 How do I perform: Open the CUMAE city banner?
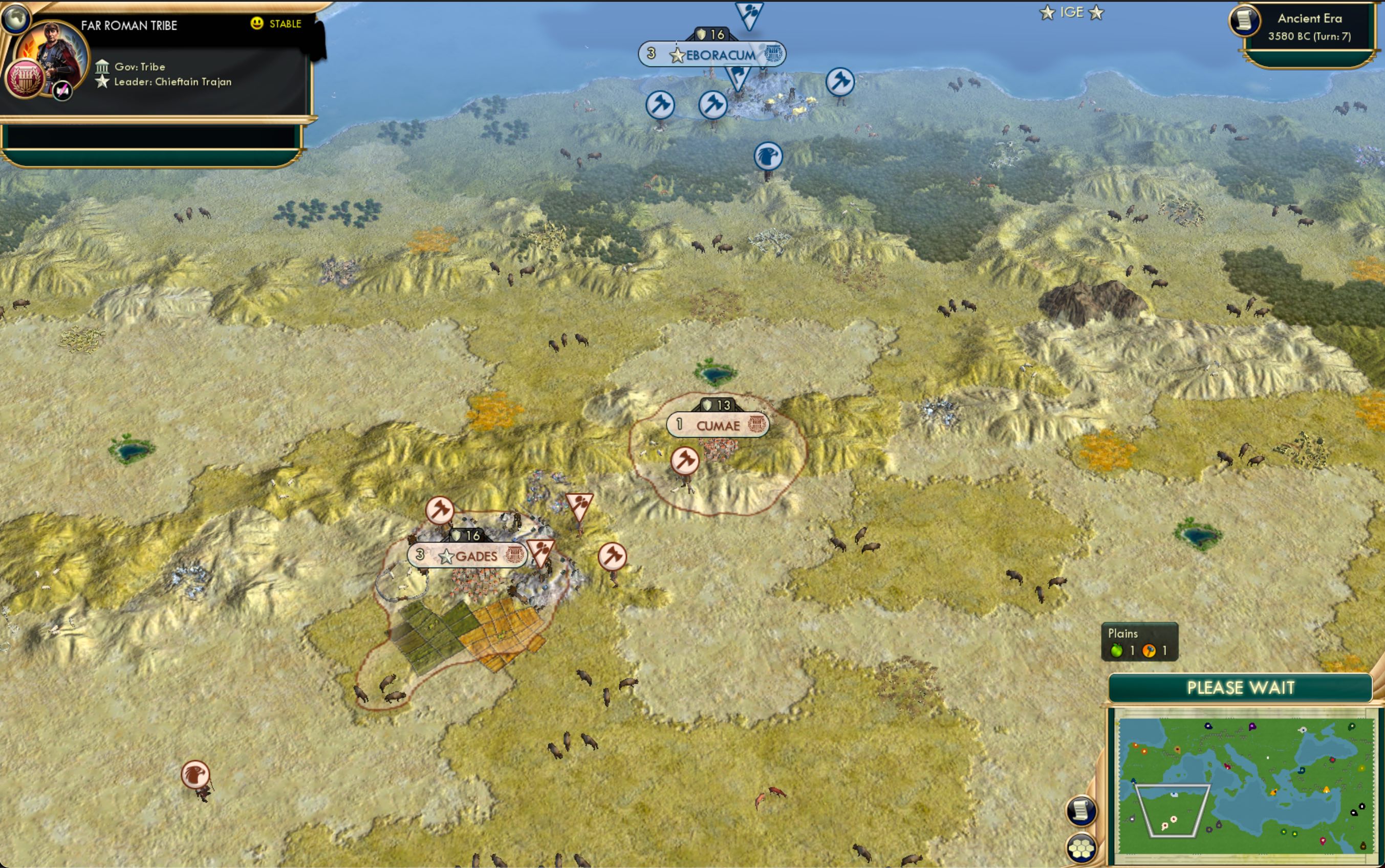tap(719, 425)
